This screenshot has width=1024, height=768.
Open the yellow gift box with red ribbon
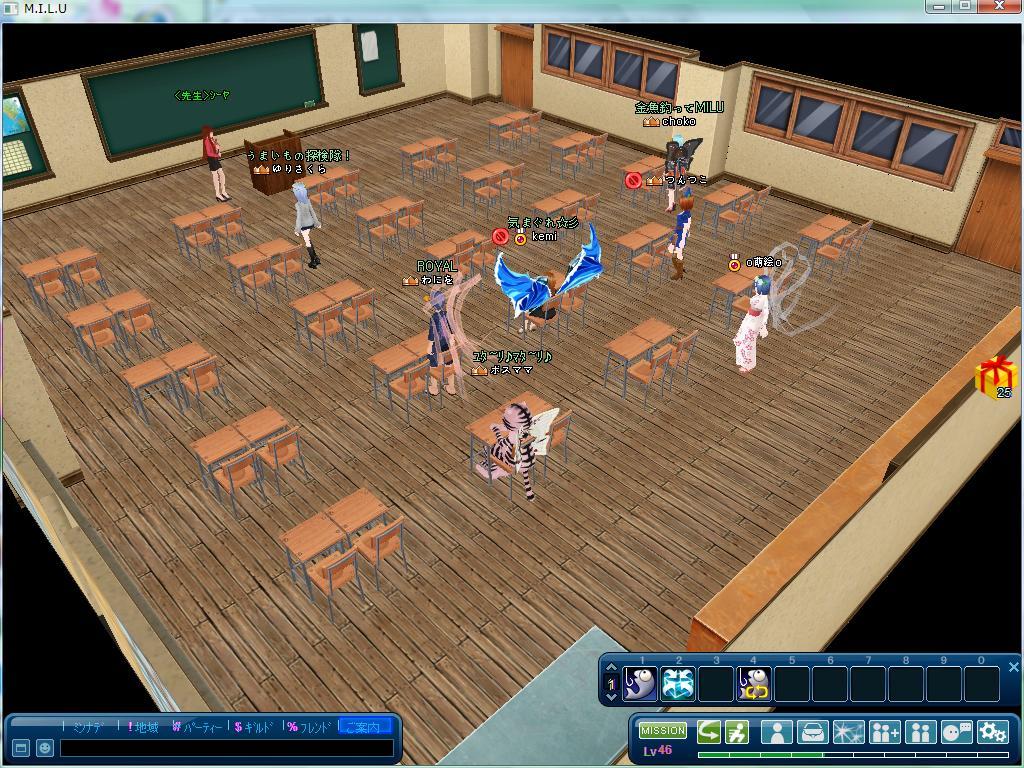point(994,377)
